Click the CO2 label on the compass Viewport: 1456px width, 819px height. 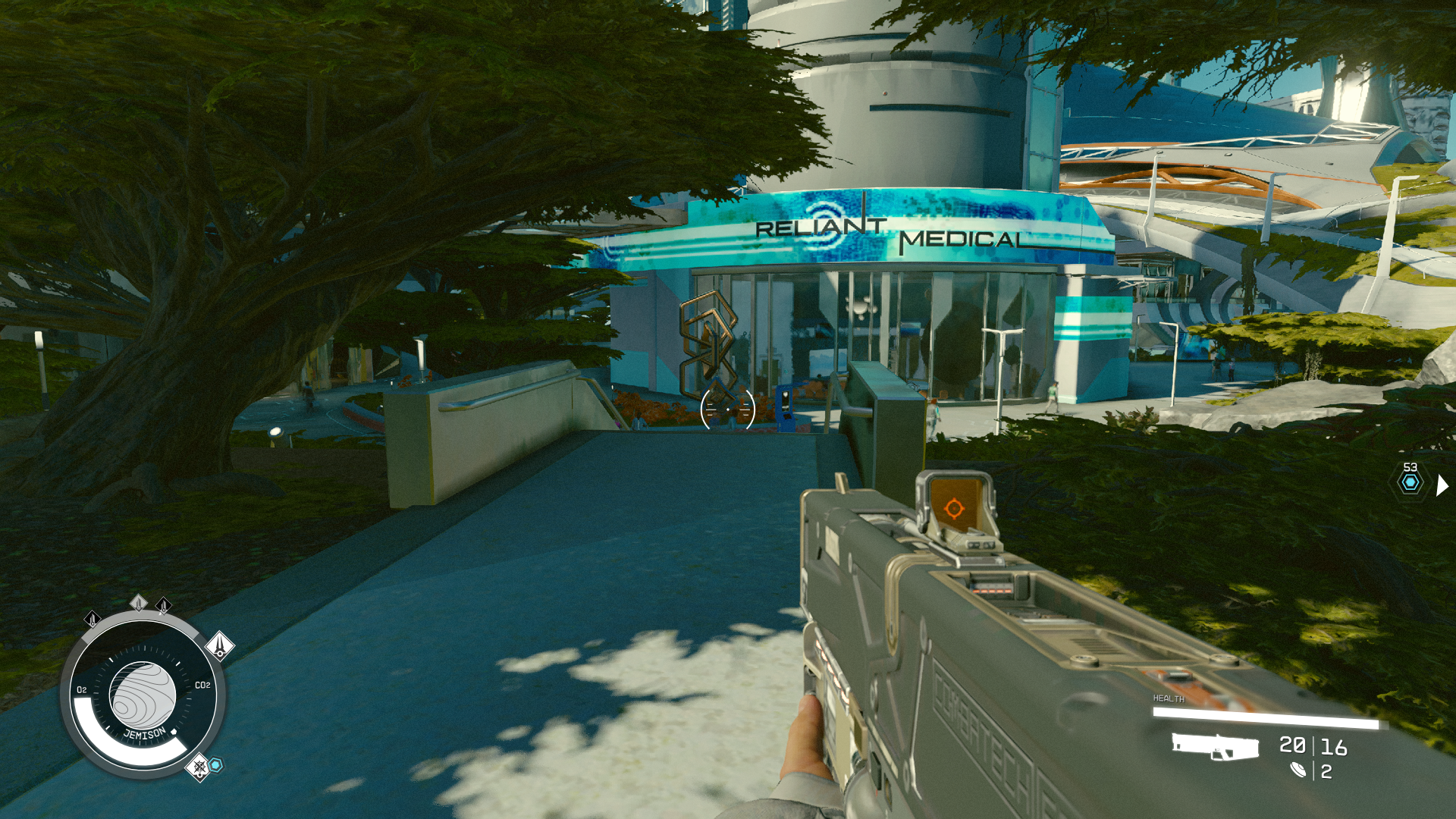click(203, 685)
